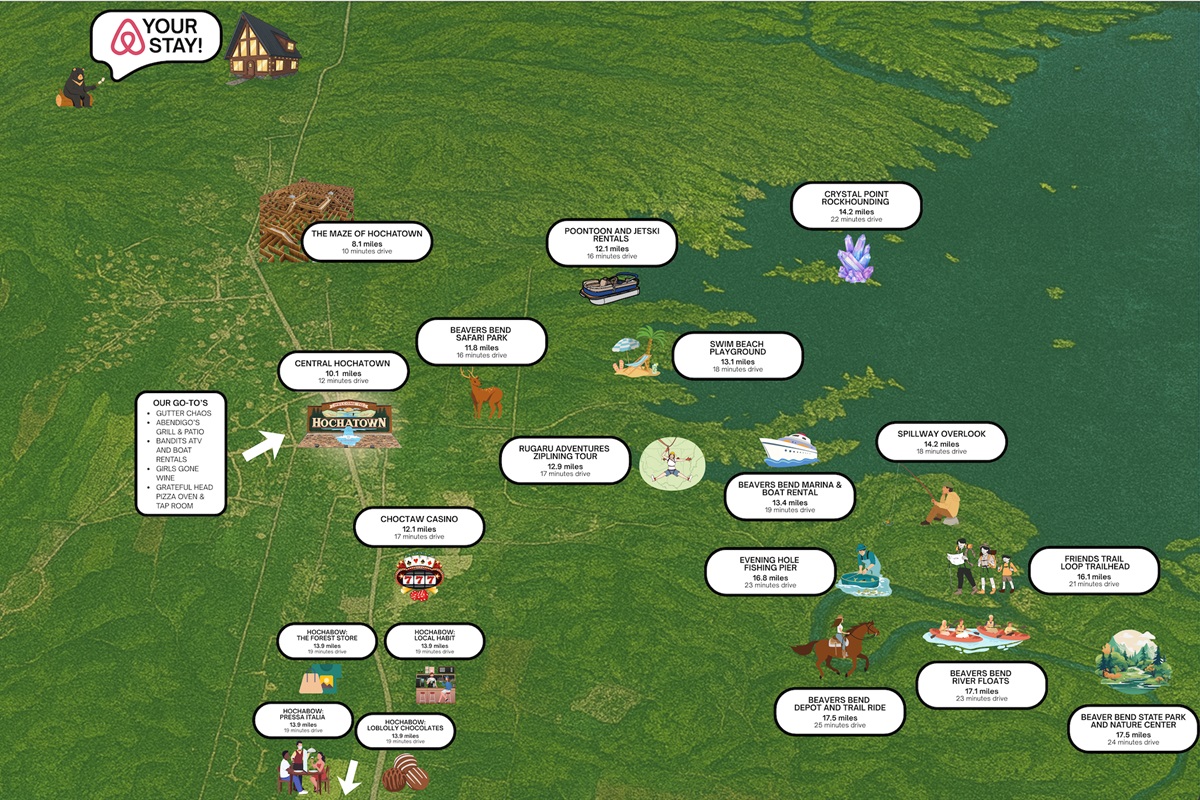Select the Choctaw Casino label
Viewport: 1200px width, 800px height.
[419, 527]
